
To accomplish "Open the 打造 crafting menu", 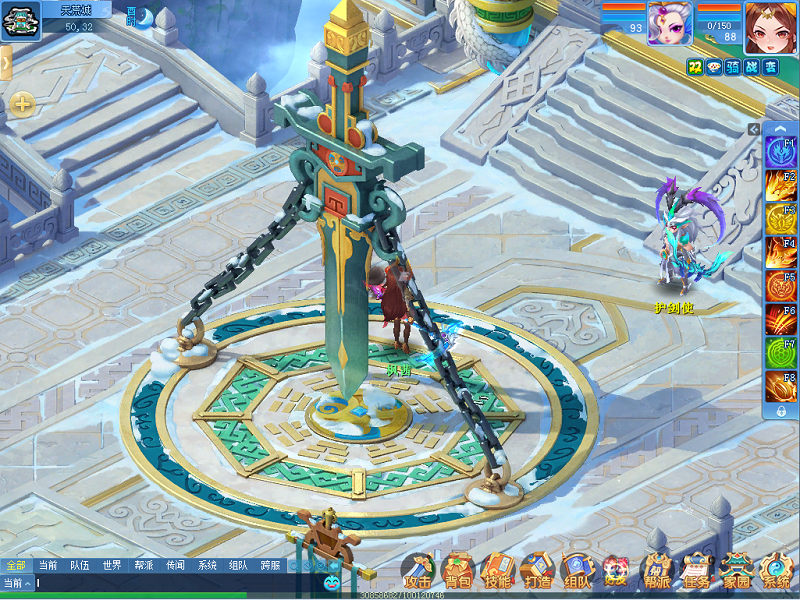I will (x=537, y=571).
